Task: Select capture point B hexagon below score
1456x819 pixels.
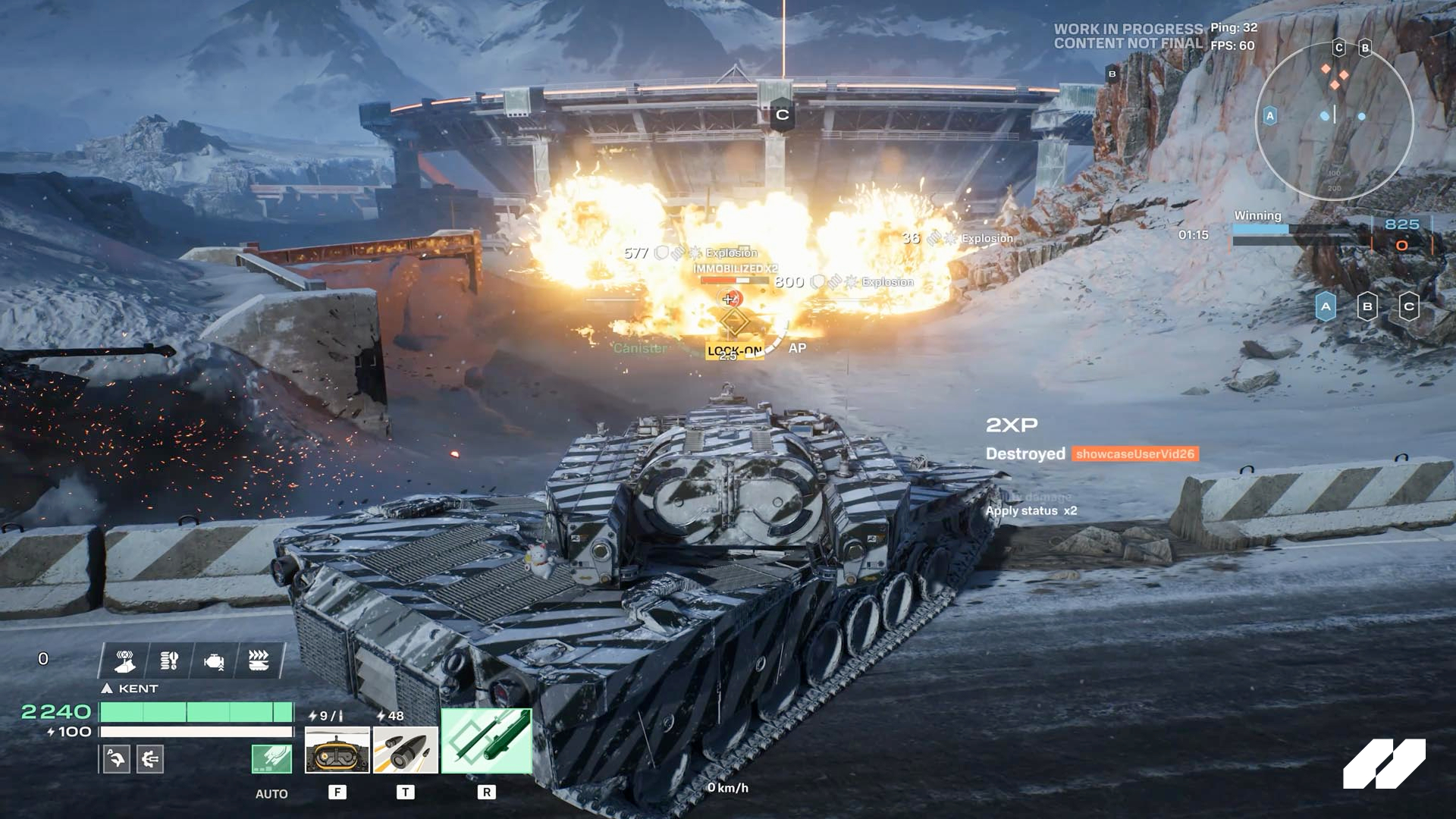Action: 1367,307
